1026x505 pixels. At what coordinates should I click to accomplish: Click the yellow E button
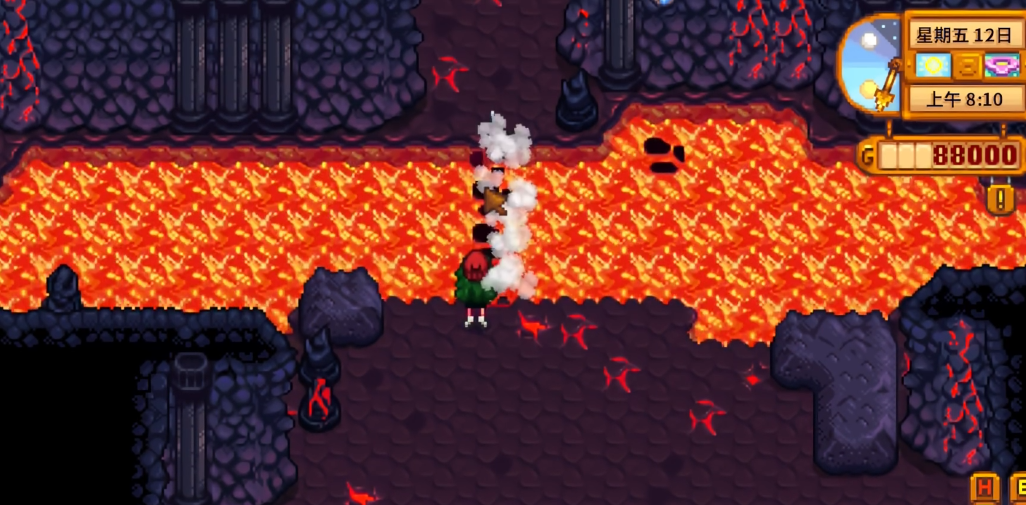(1019, 489)
